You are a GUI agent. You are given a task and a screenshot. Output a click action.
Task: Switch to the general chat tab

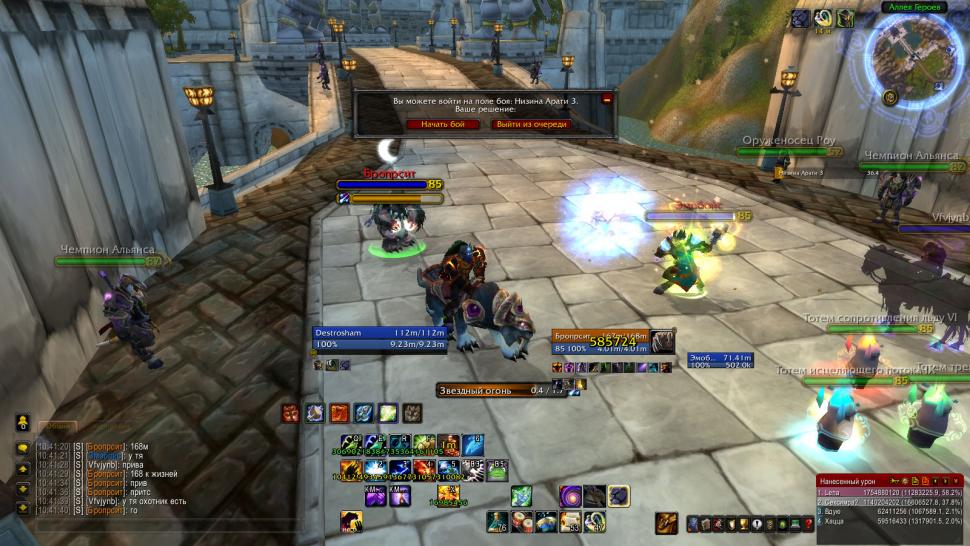click(x=58, y=424)
